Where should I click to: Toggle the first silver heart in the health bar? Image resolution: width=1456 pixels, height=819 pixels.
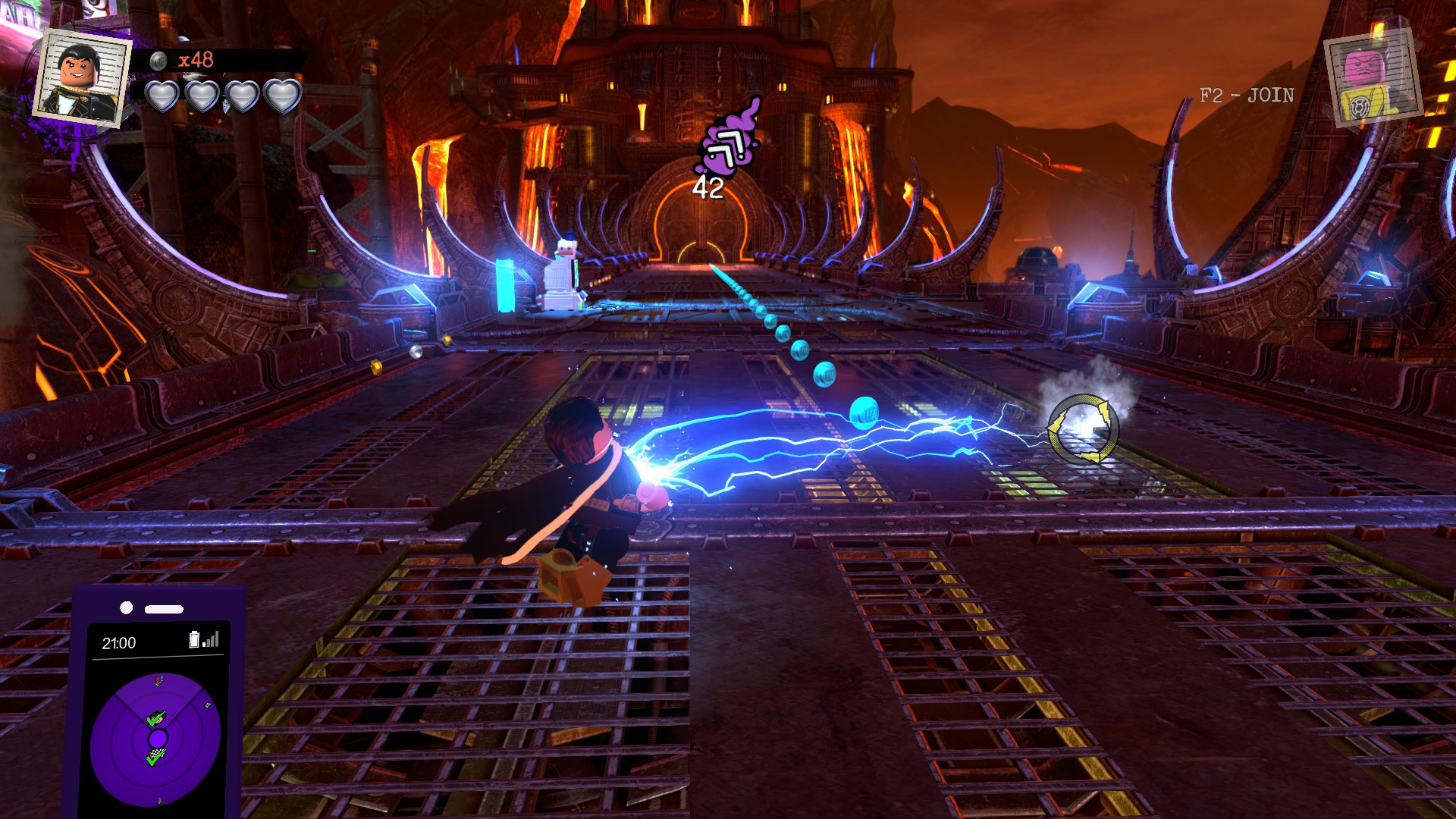(162, 97)
